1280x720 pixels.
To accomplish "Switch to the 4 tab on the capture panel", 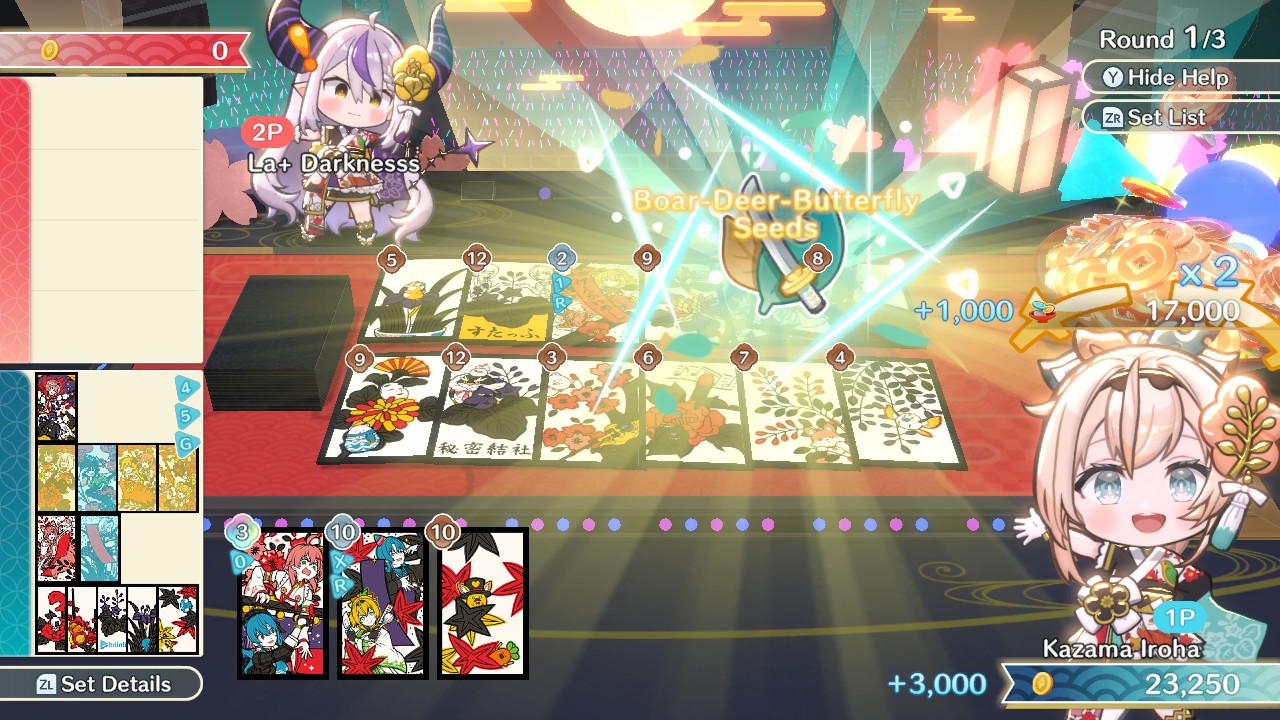I will pos(186,388).
